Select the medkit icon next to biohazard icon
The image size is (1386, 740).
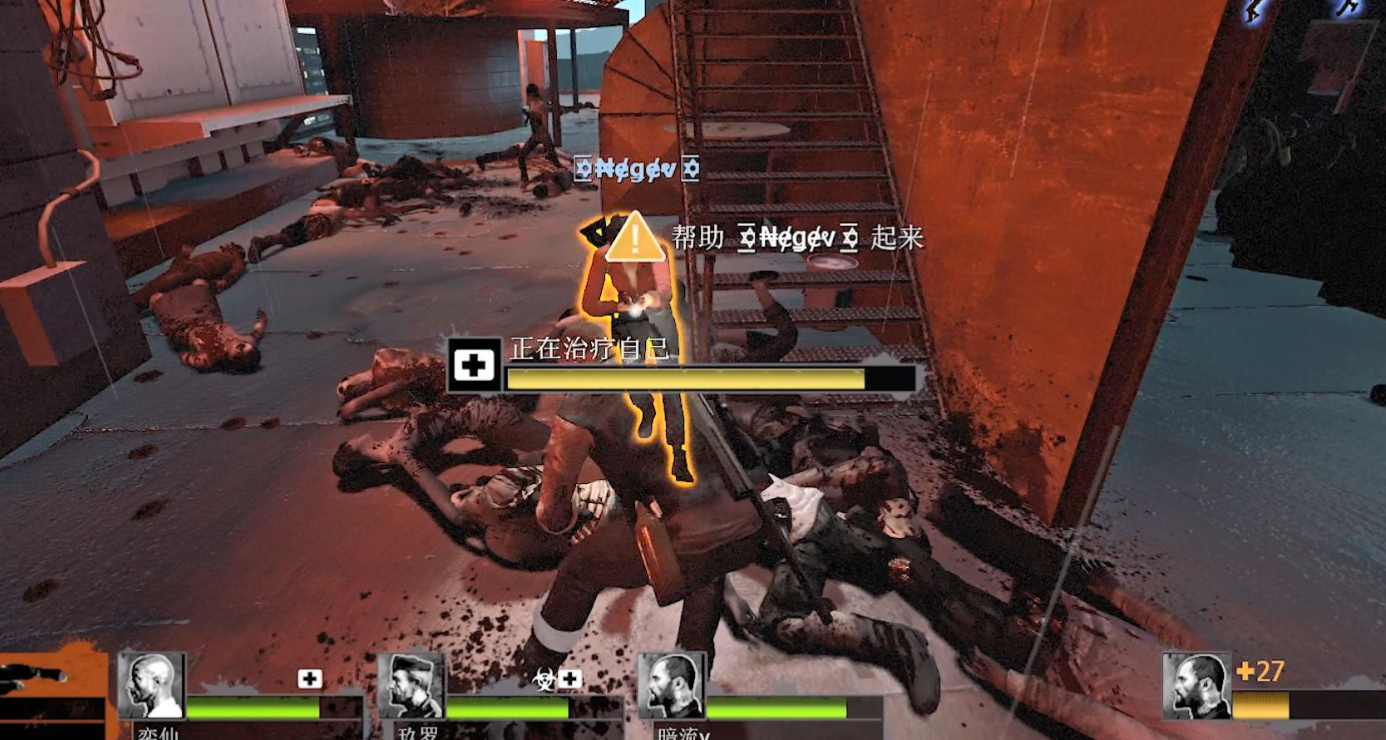(x=571, y=680)
